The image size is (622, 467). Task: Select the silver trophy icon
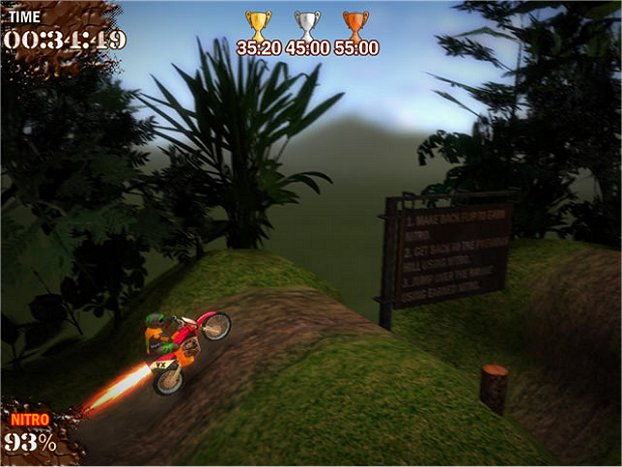tap(307, 24)
